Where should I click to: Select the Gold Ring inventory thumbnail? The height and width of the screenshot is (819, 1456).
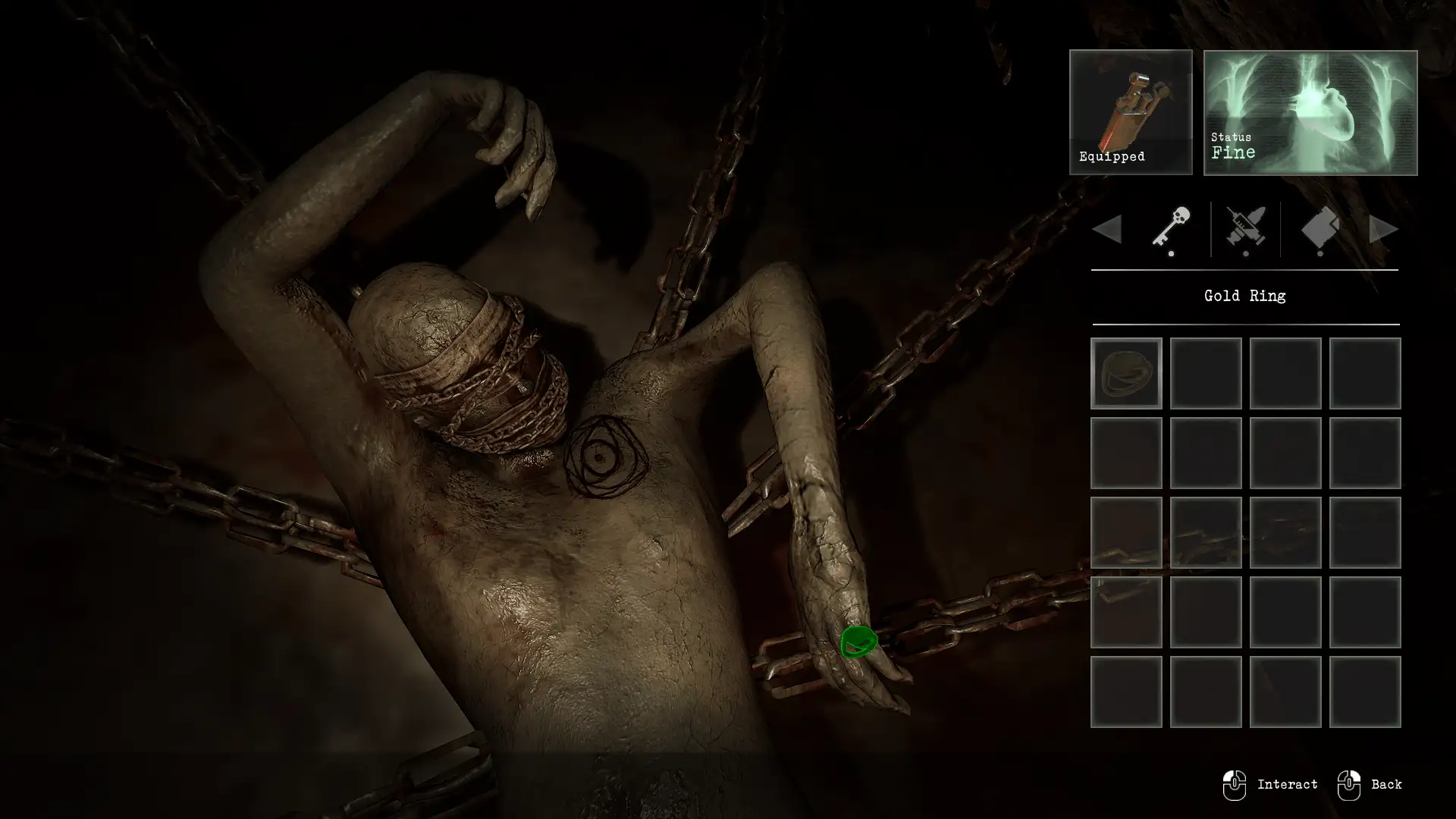pyautogui.click(x=1125, y=373)
